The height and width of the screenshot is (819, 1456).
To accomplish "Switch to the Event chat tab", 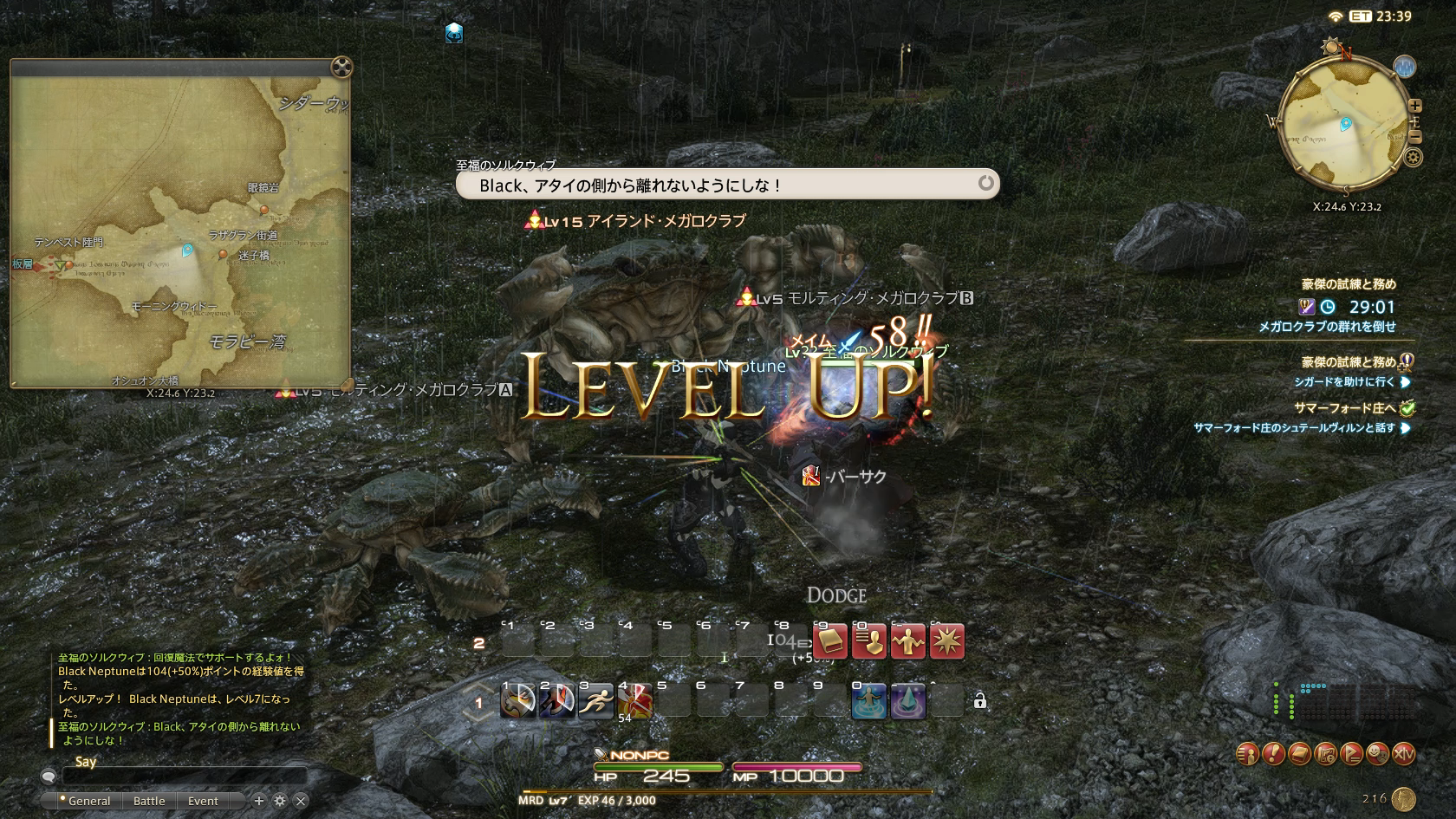I will [203, 801].
